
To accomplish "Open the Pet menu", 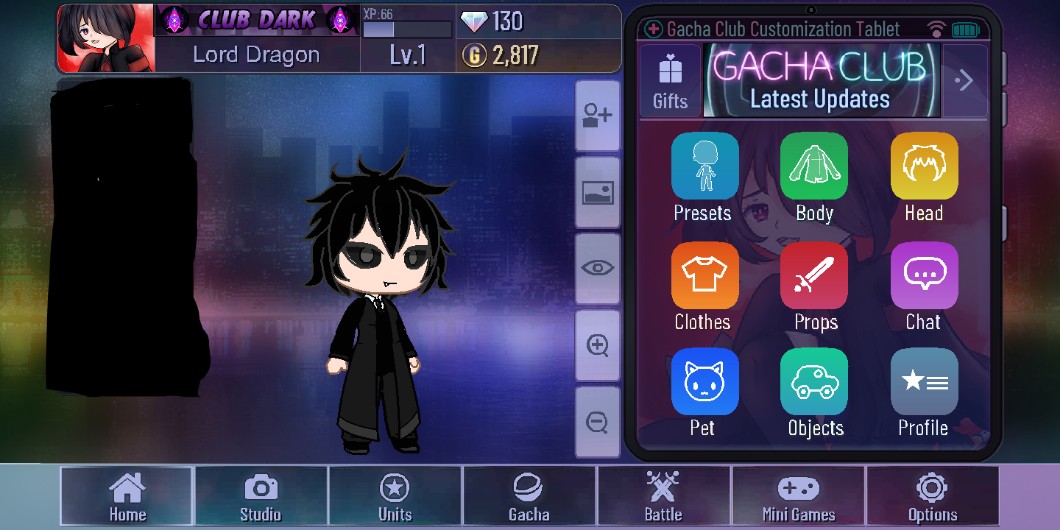I will pos(703,382).
